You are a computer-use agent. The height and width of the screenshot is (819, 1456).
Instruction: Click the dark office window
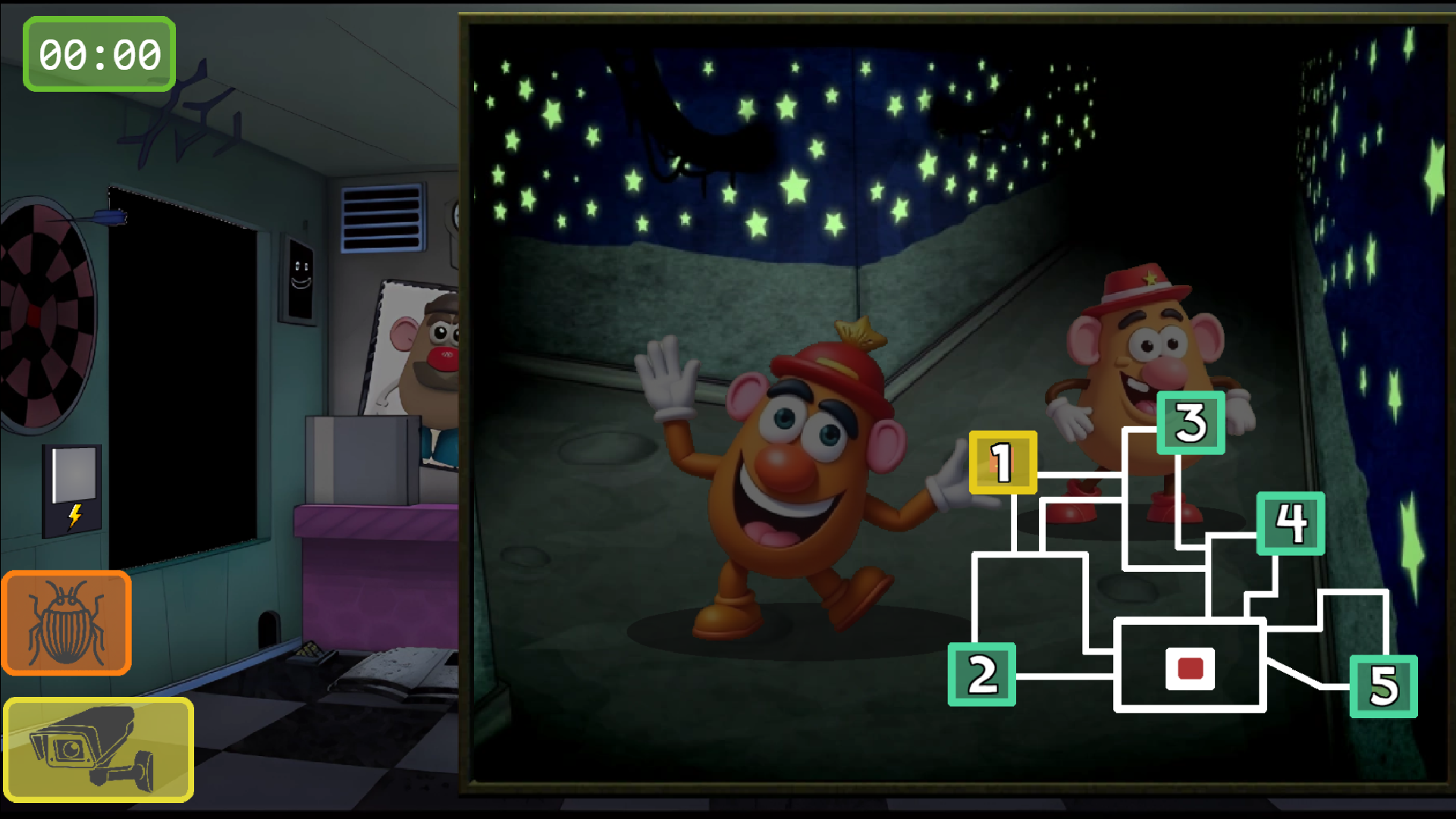click(x=182, y=364)
